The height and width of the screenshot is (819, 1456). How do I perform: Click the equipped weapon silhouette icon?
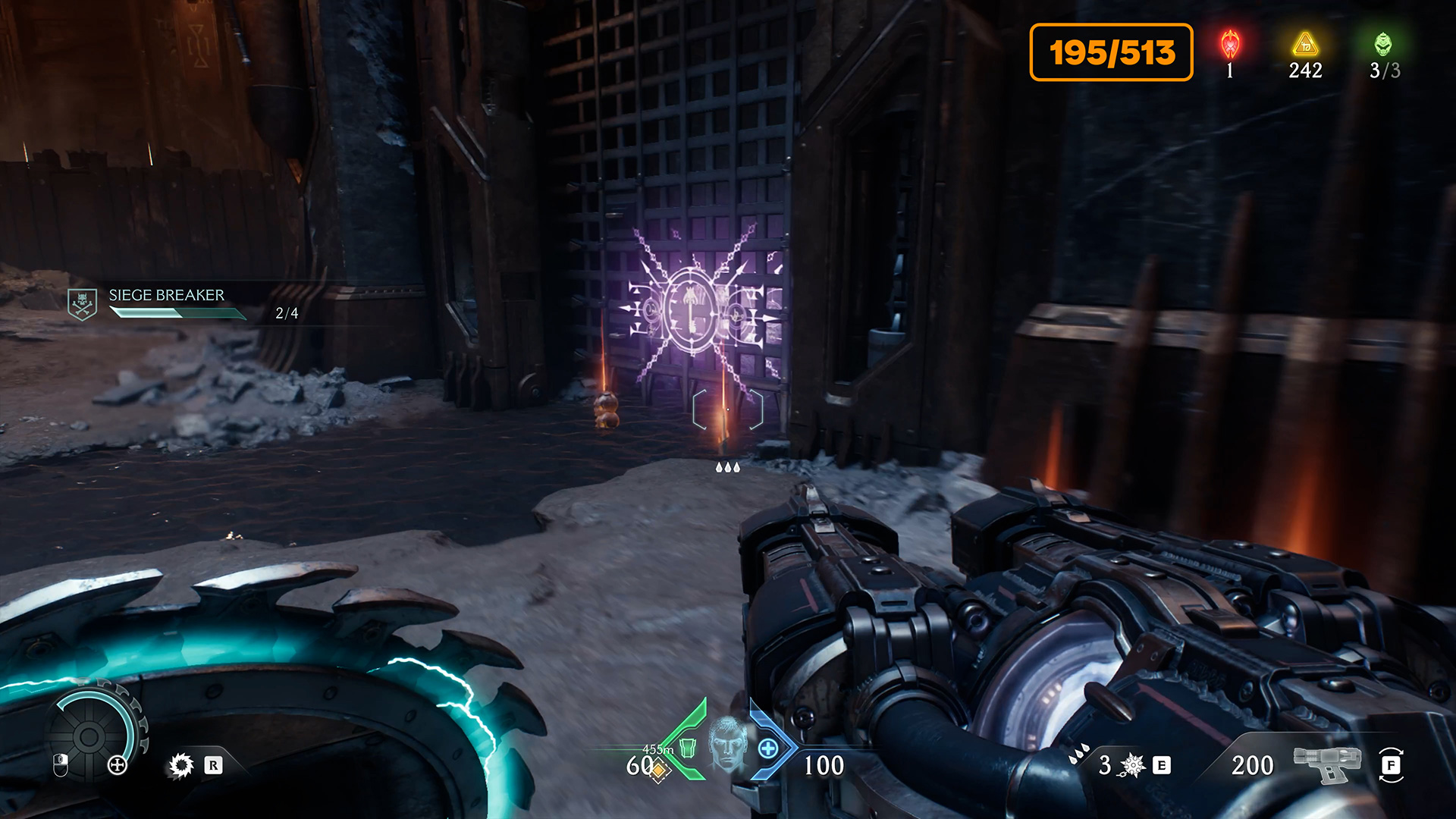coord(1327,764)
